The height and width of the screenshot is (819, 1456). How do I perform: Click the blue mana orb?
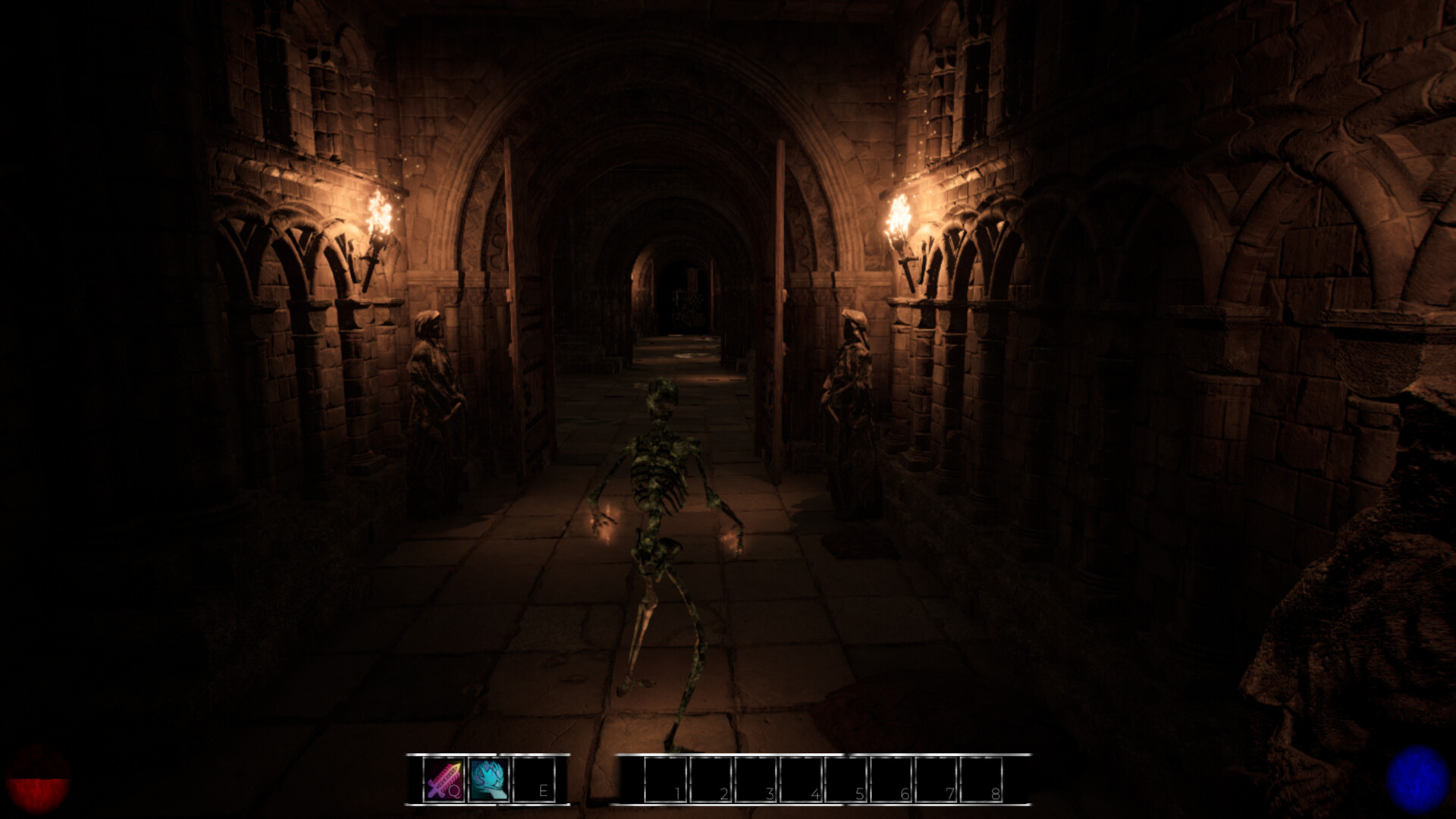pos(1420,781)
